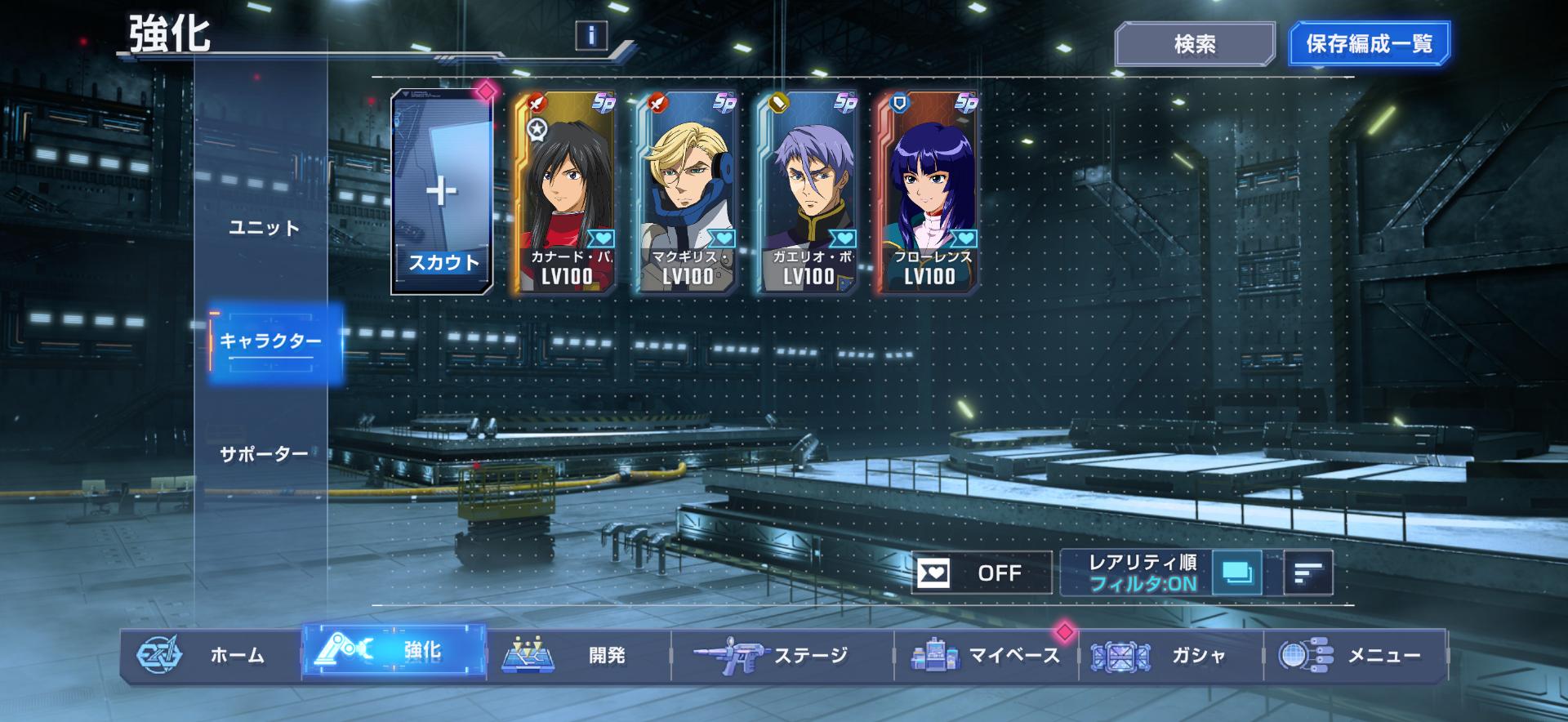1568x722 pixels.
Task: Select the purple-haired ガエリオ character card
Action: 807,193
